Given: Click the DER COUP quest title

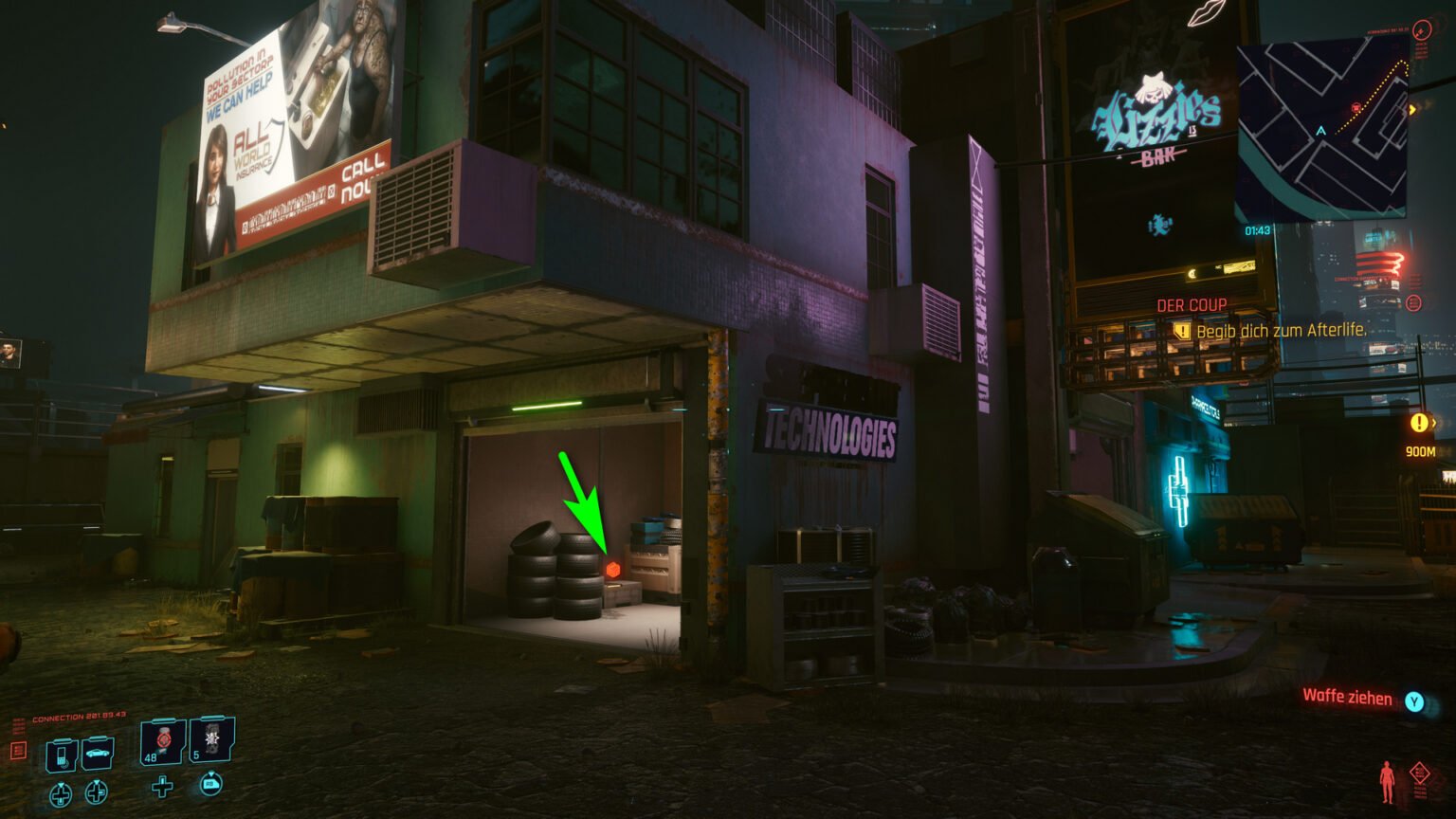Looking at the screenshot, I should (1191, 304).
